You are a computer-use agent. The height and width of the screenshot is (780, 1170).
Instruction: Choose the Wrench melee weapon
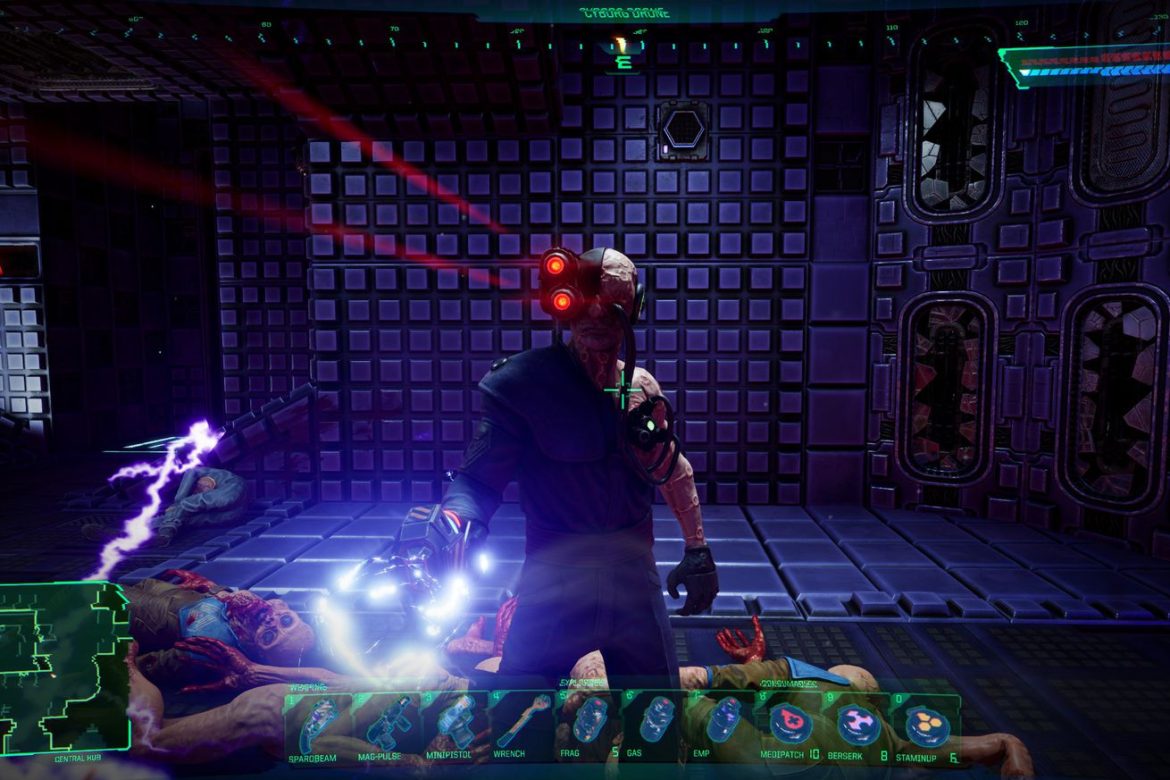pyautogui.click(x=521, y=724)
